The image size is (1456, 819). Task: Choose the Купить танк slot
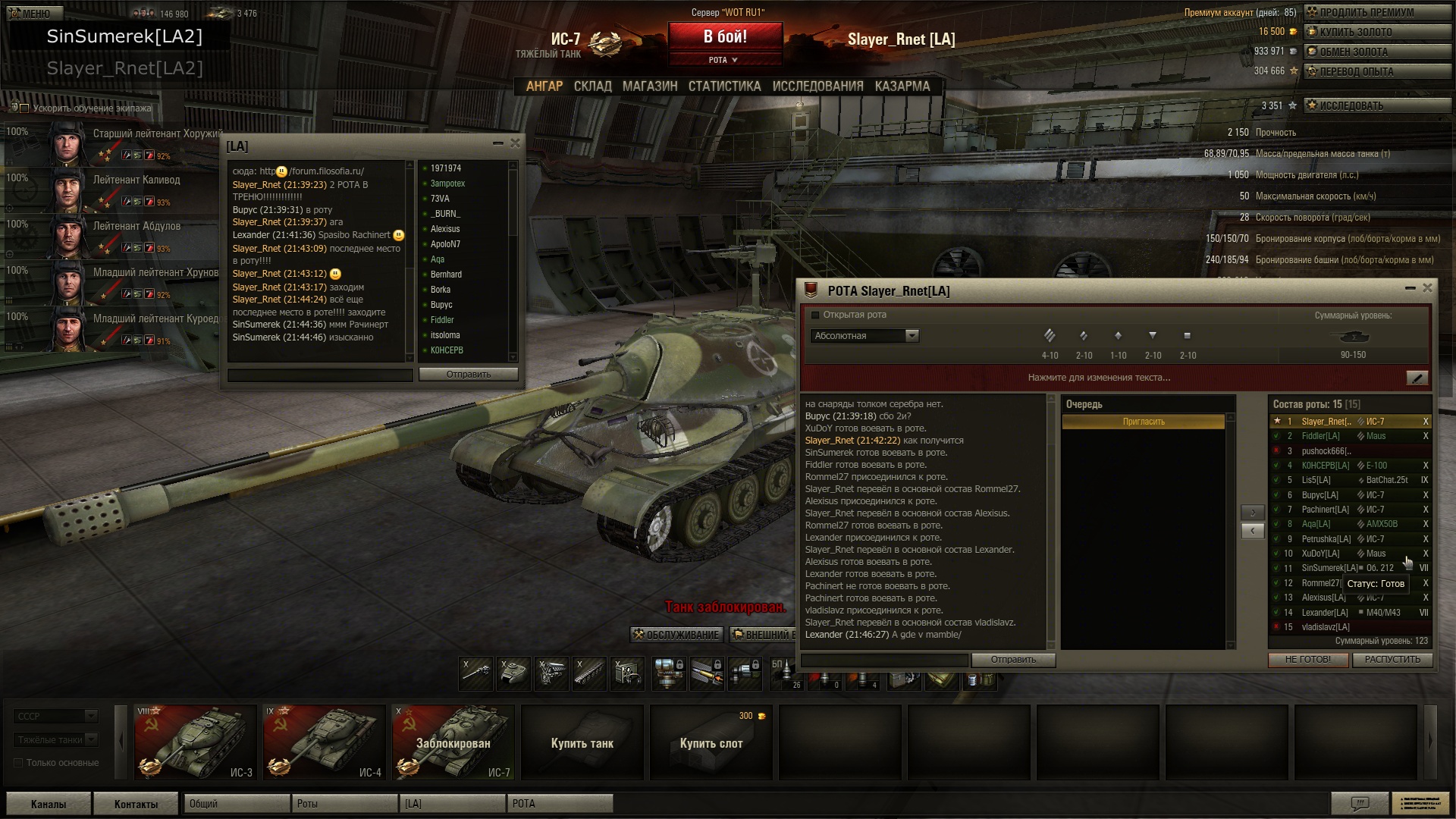(x=582, y=742)
